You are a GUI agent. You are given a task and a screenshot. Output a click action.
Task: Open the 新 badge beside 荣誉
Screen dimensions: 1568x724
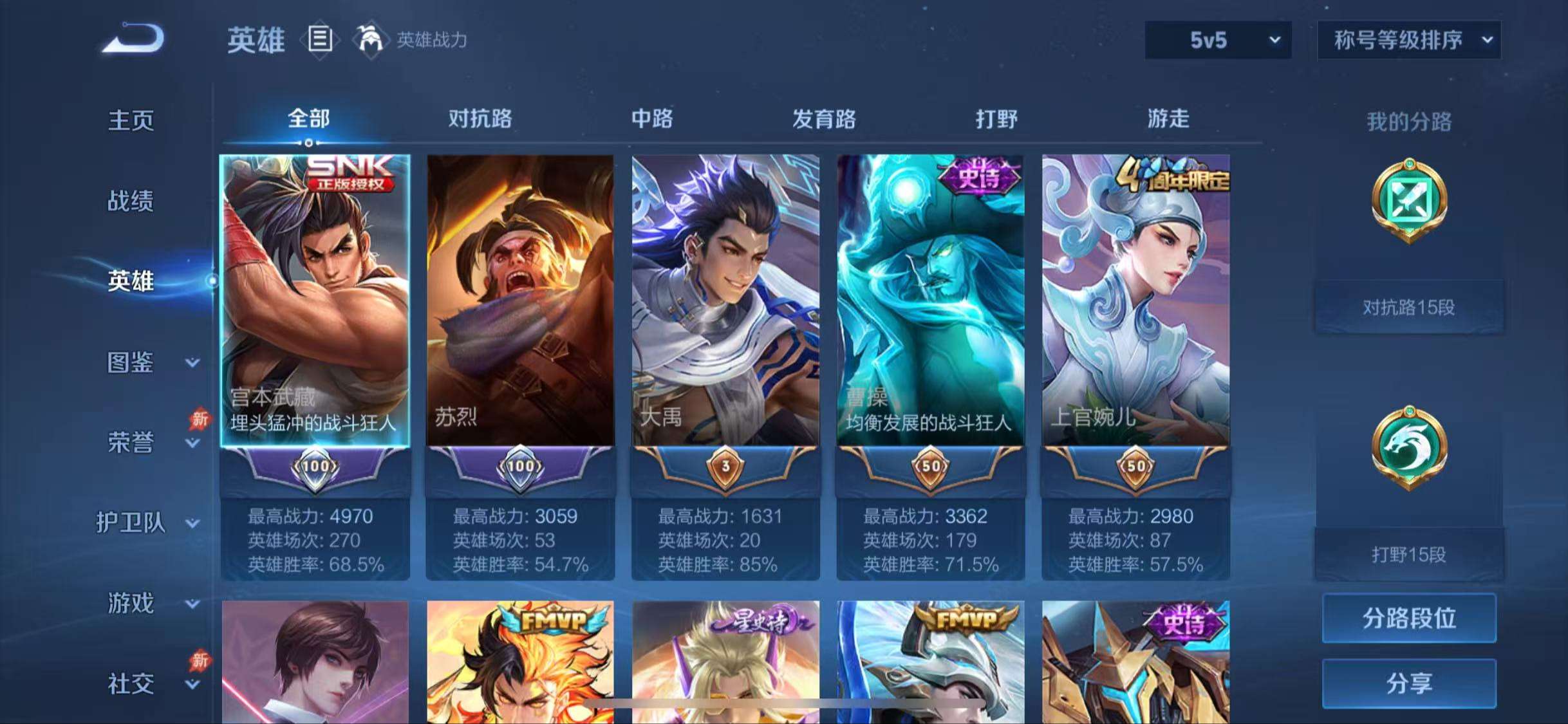199,420
